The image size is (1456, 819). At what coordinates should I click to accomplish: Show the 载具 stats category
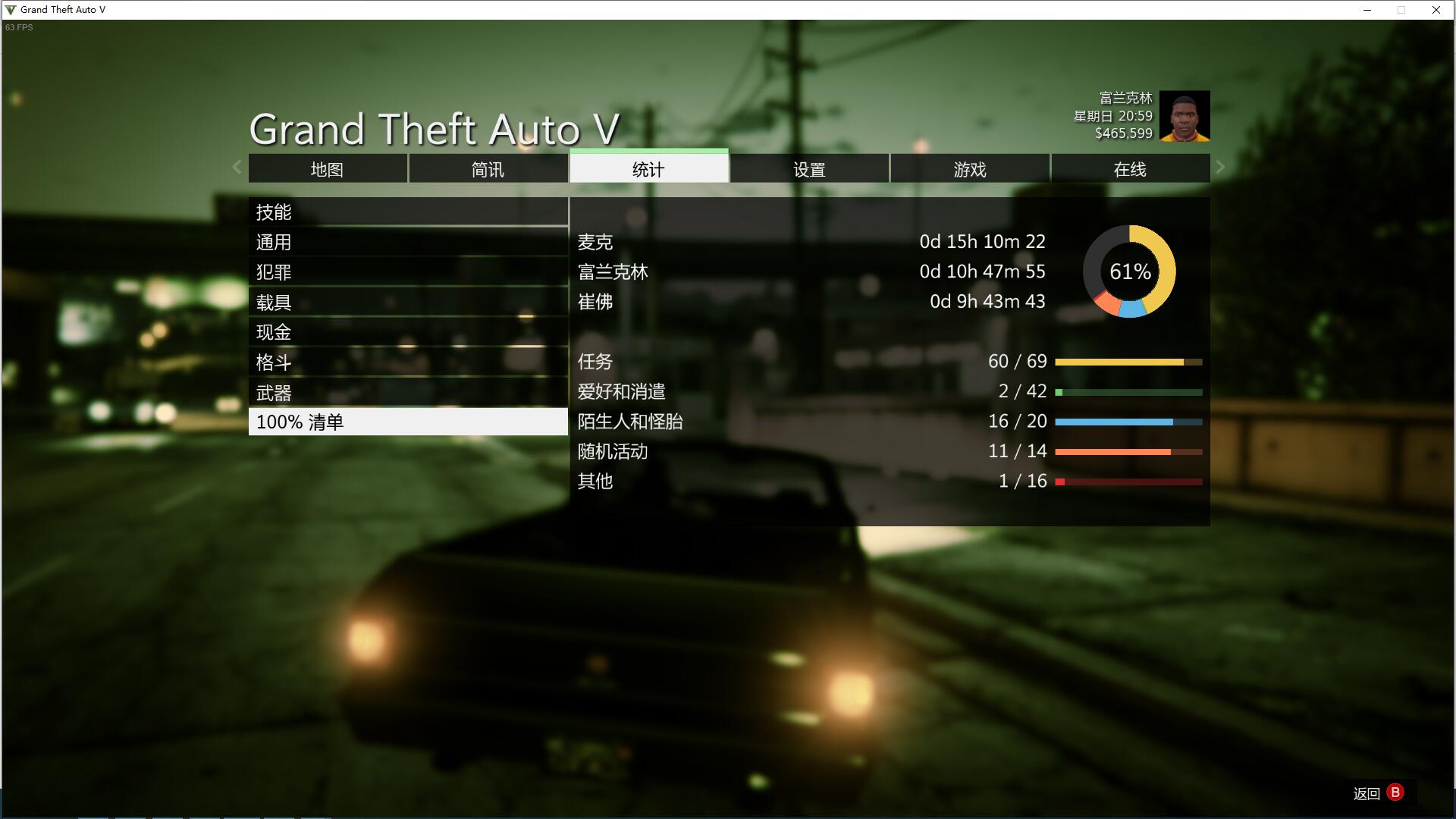(x=408, y=303)
